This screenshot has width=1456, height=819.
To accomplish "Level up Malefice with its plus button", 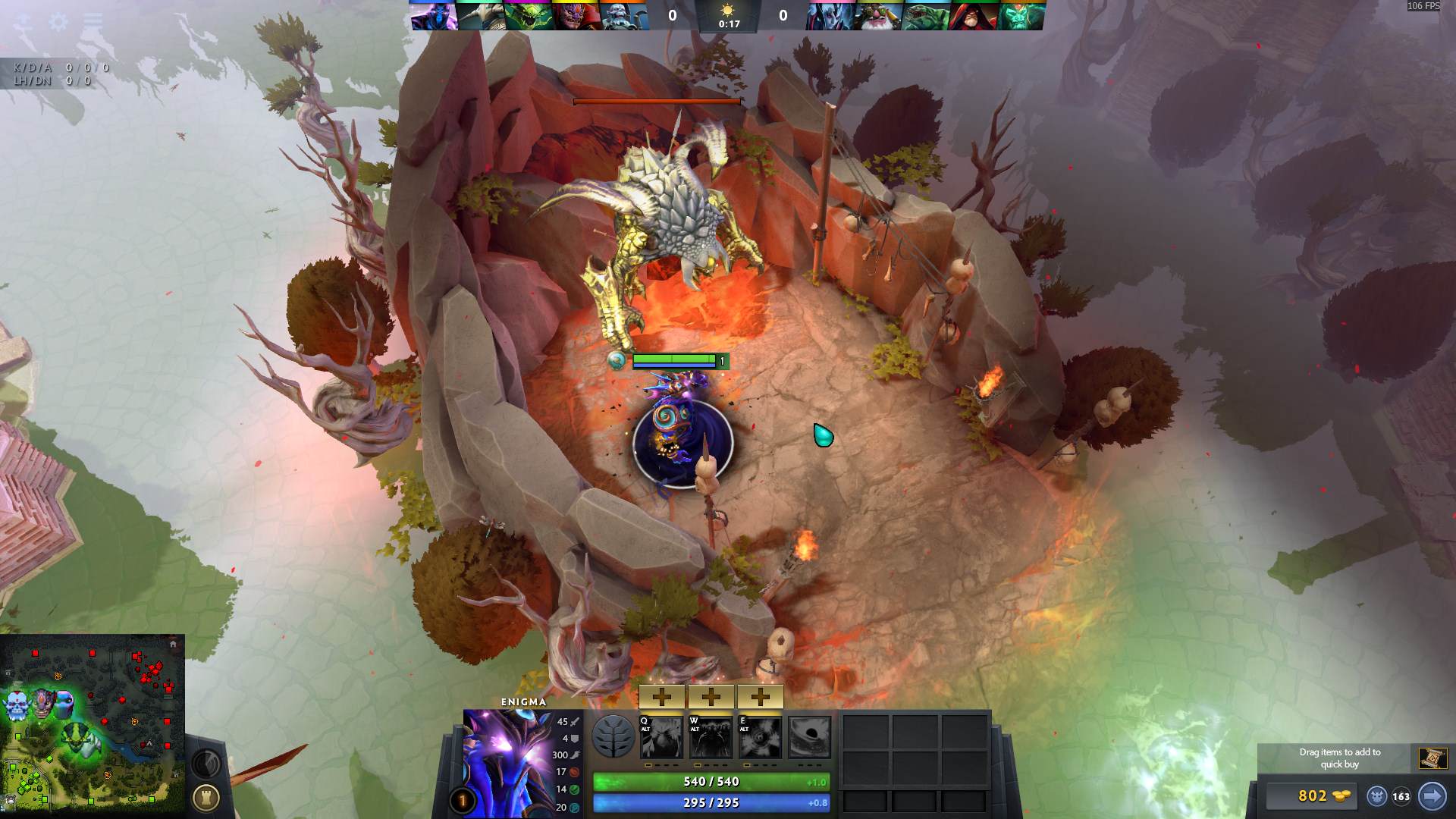I will click(x=662, y=696).
